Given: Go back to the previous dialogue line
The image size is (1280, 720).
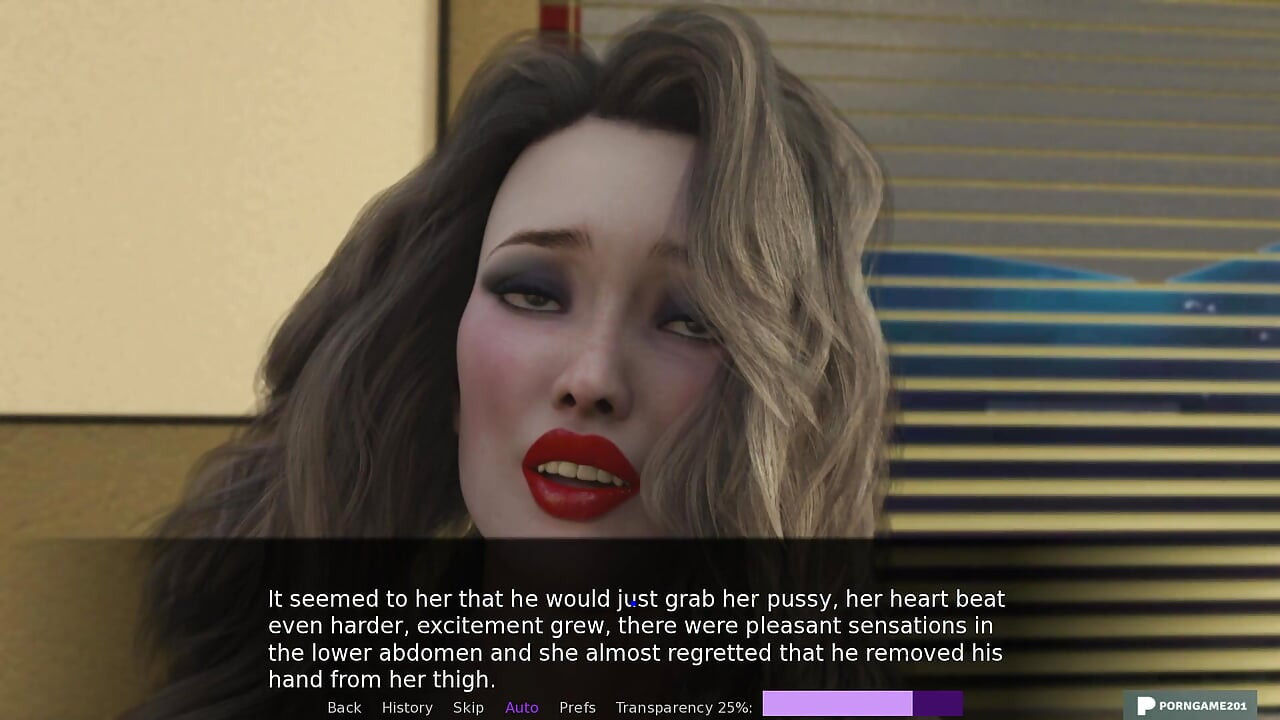Looking at the screenshot, I should tap(344, 707).
